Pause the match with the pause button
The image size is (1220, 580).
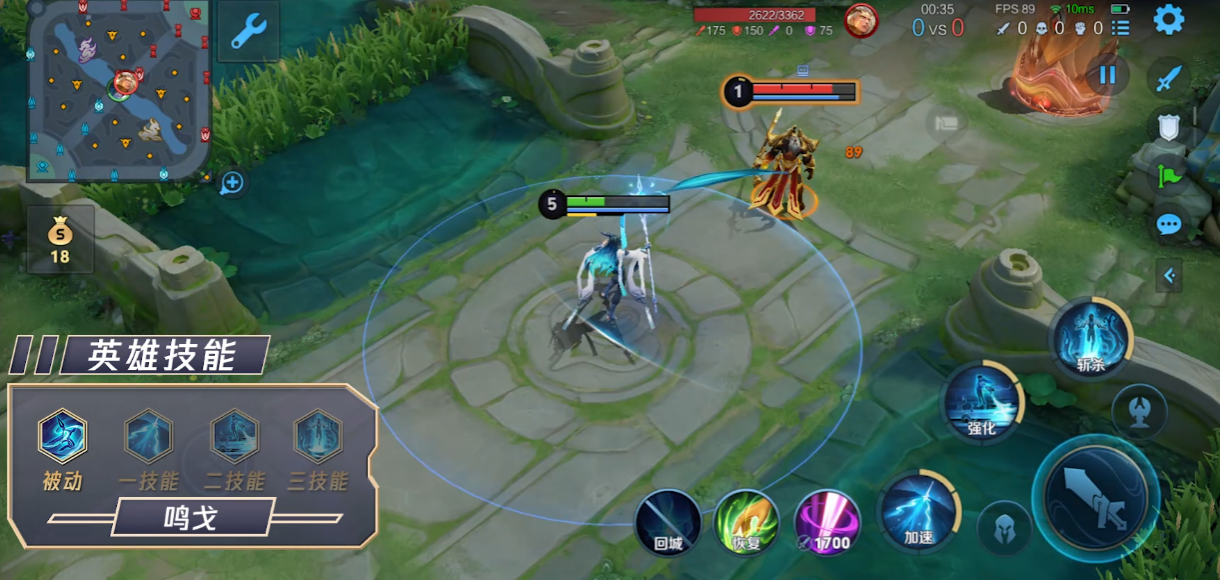1107,75
